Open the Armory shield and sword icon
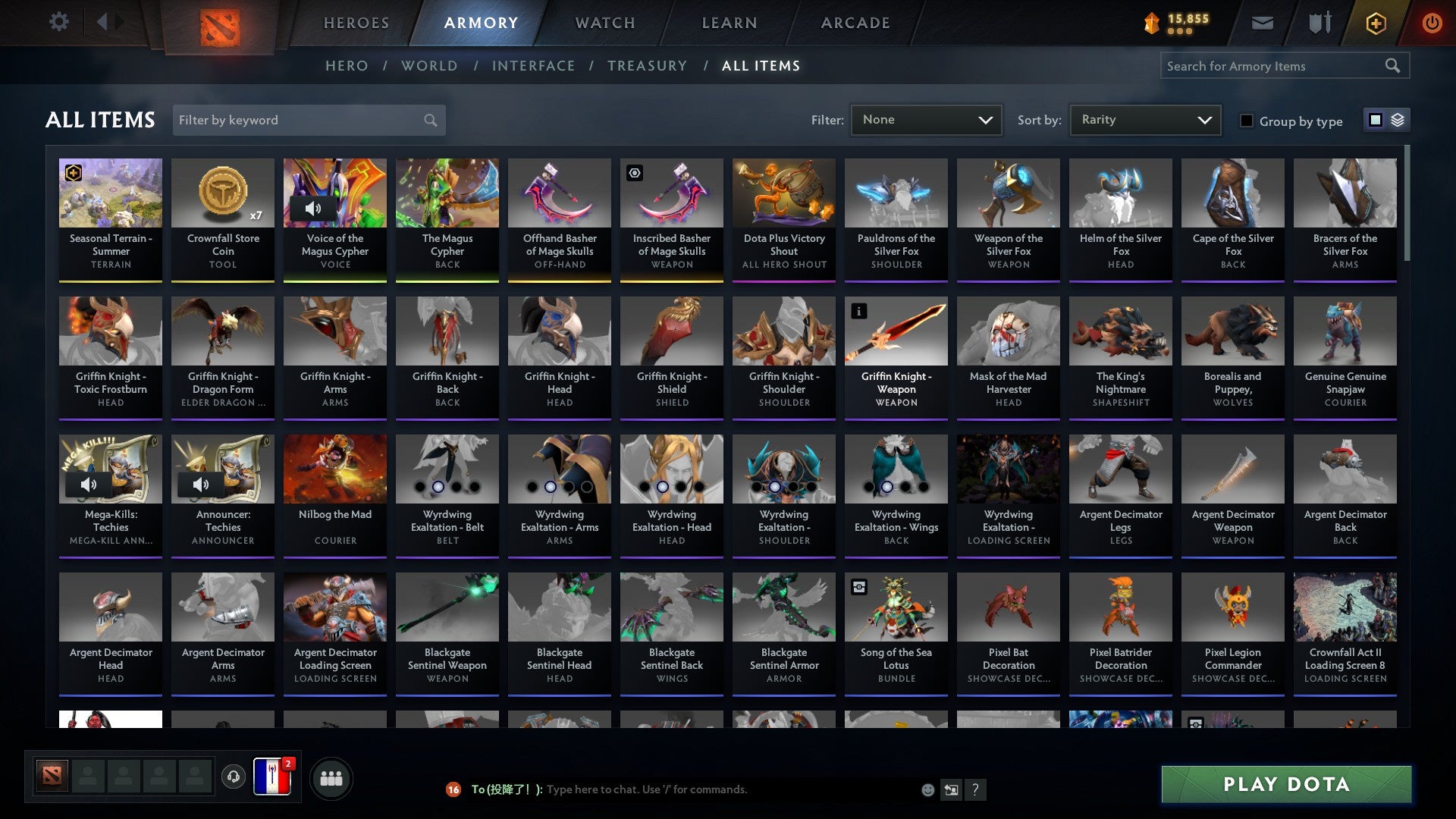Viewport: 1456px width, 819px height. click(x=1319, y=22)
